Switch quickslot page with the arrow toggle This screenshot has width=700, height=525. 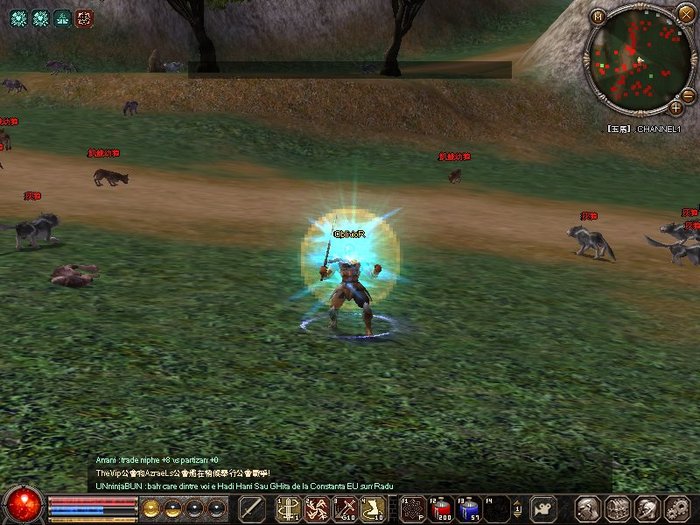click(518, 508)
